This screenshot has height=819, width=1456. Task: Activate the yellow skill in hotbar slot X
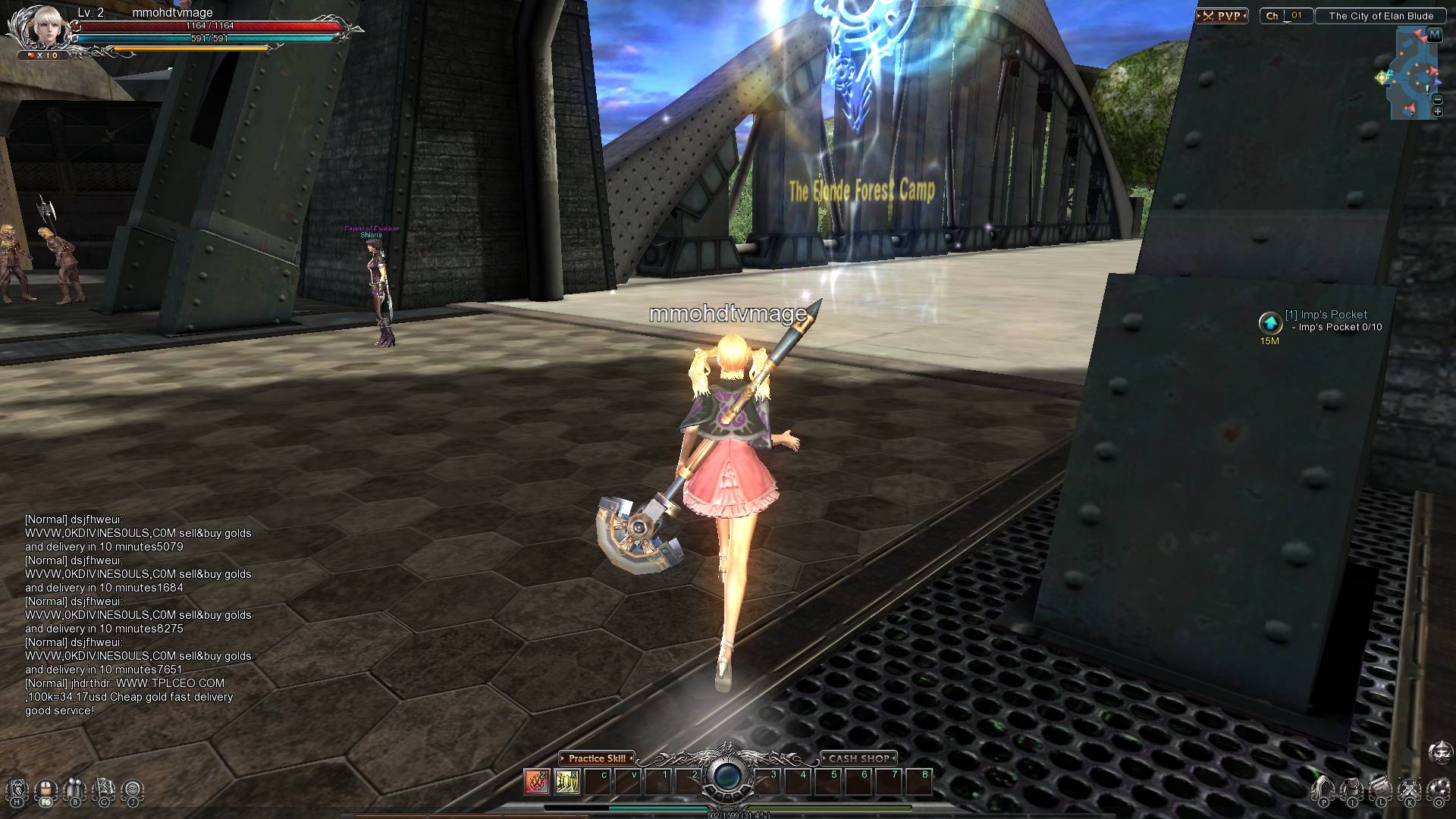[x=567, y=781]
